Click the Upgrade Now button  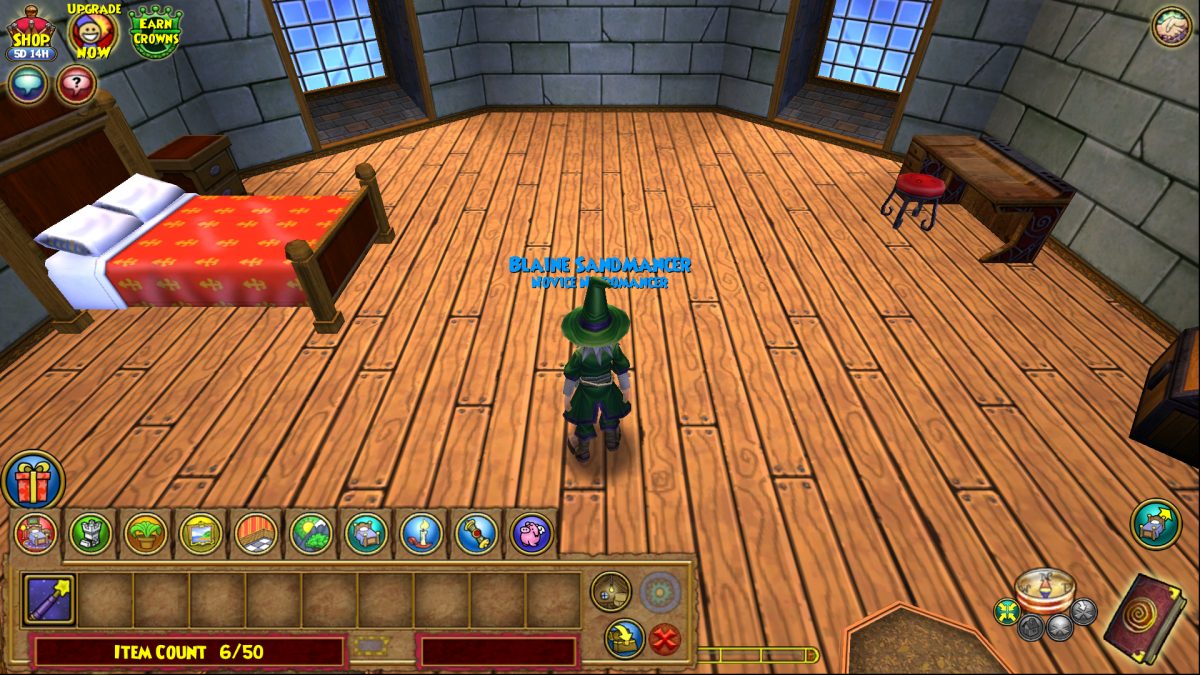(x=93, y=32)
